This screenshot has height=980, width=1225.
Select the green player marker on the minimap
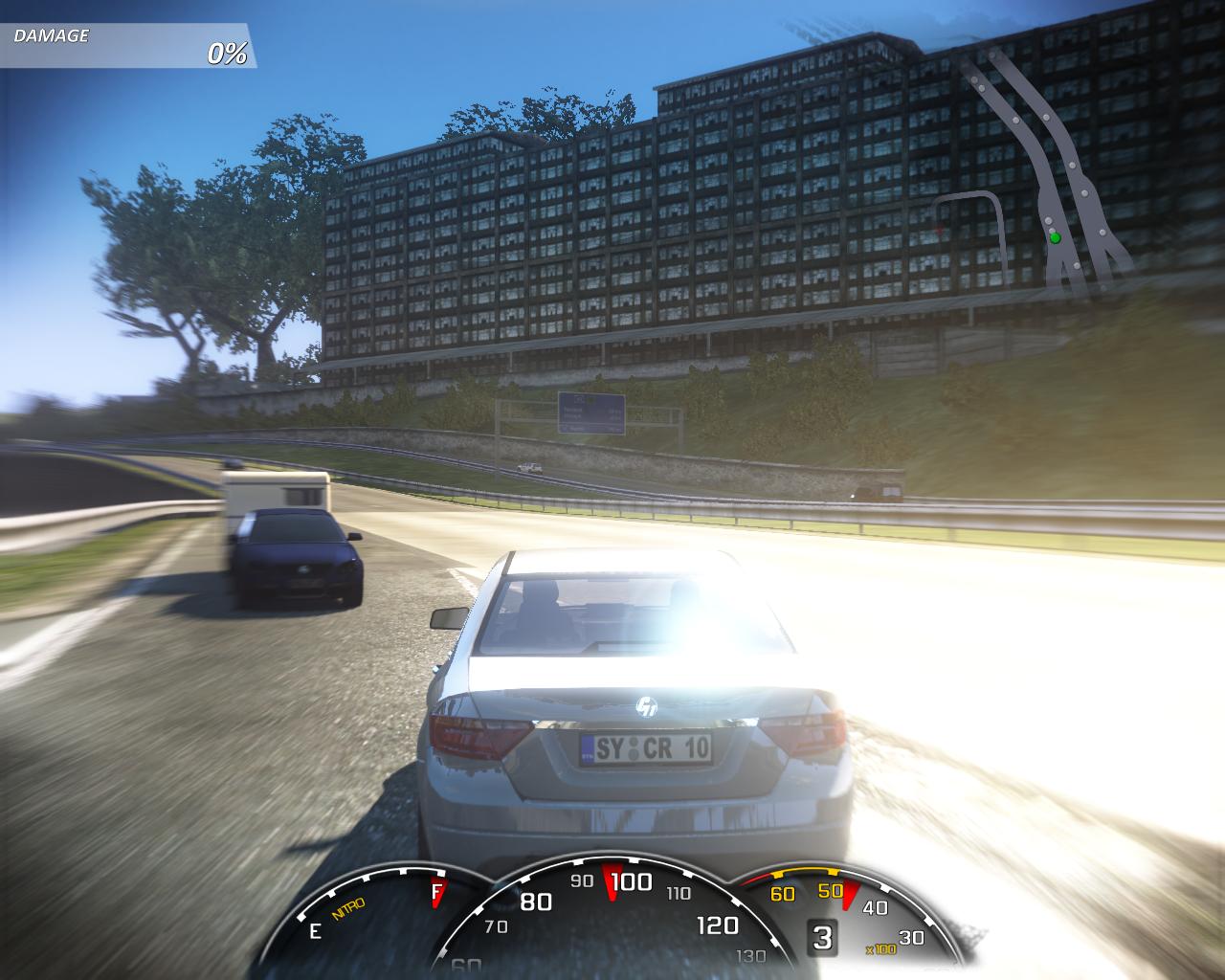(x=1055, y=237)
